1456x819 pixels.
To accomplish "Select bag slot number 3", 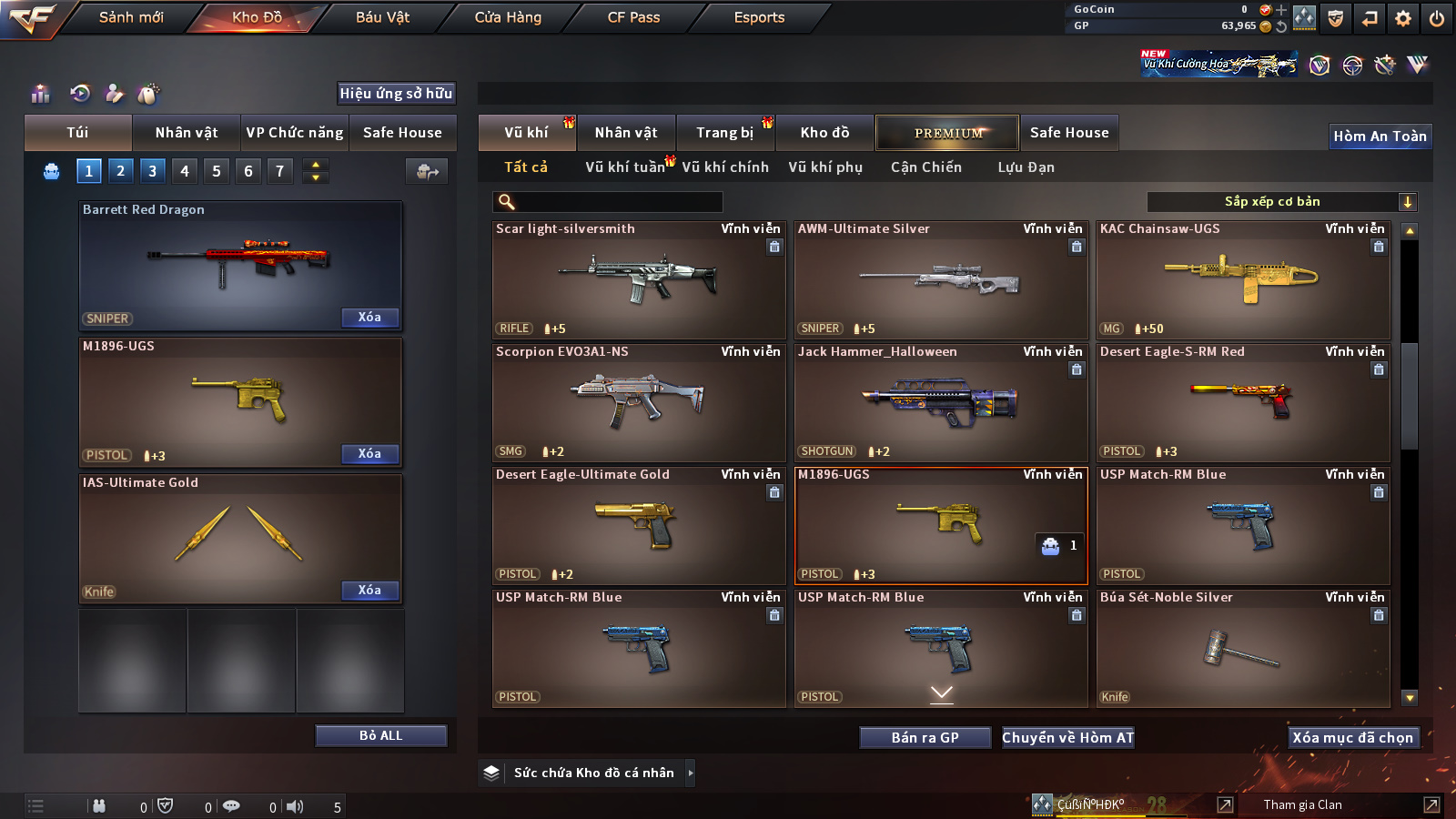I will (152, 170).
